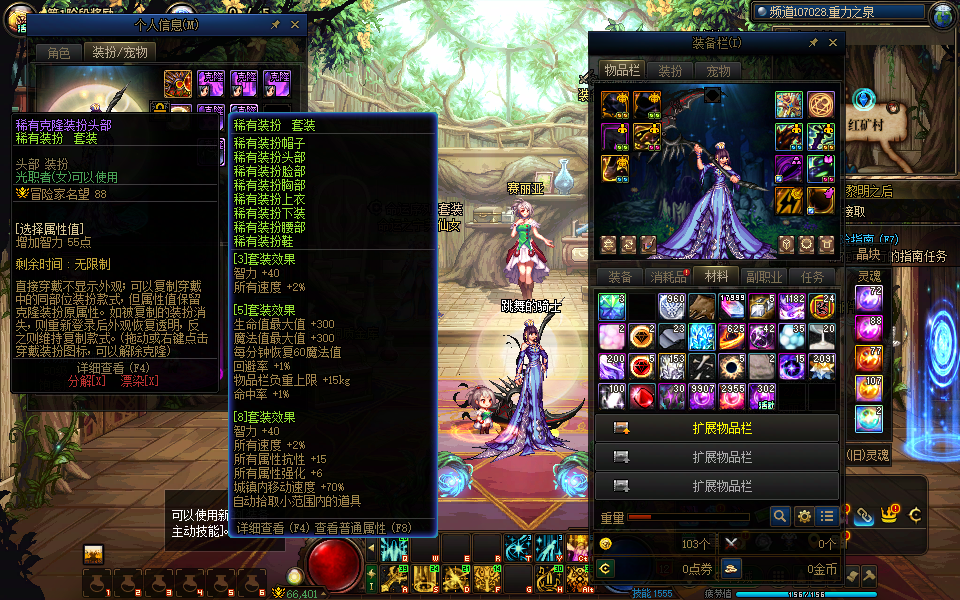960x600 pixels.
Task: Open the 任务 quest items tab
Action: click(812, 277)
